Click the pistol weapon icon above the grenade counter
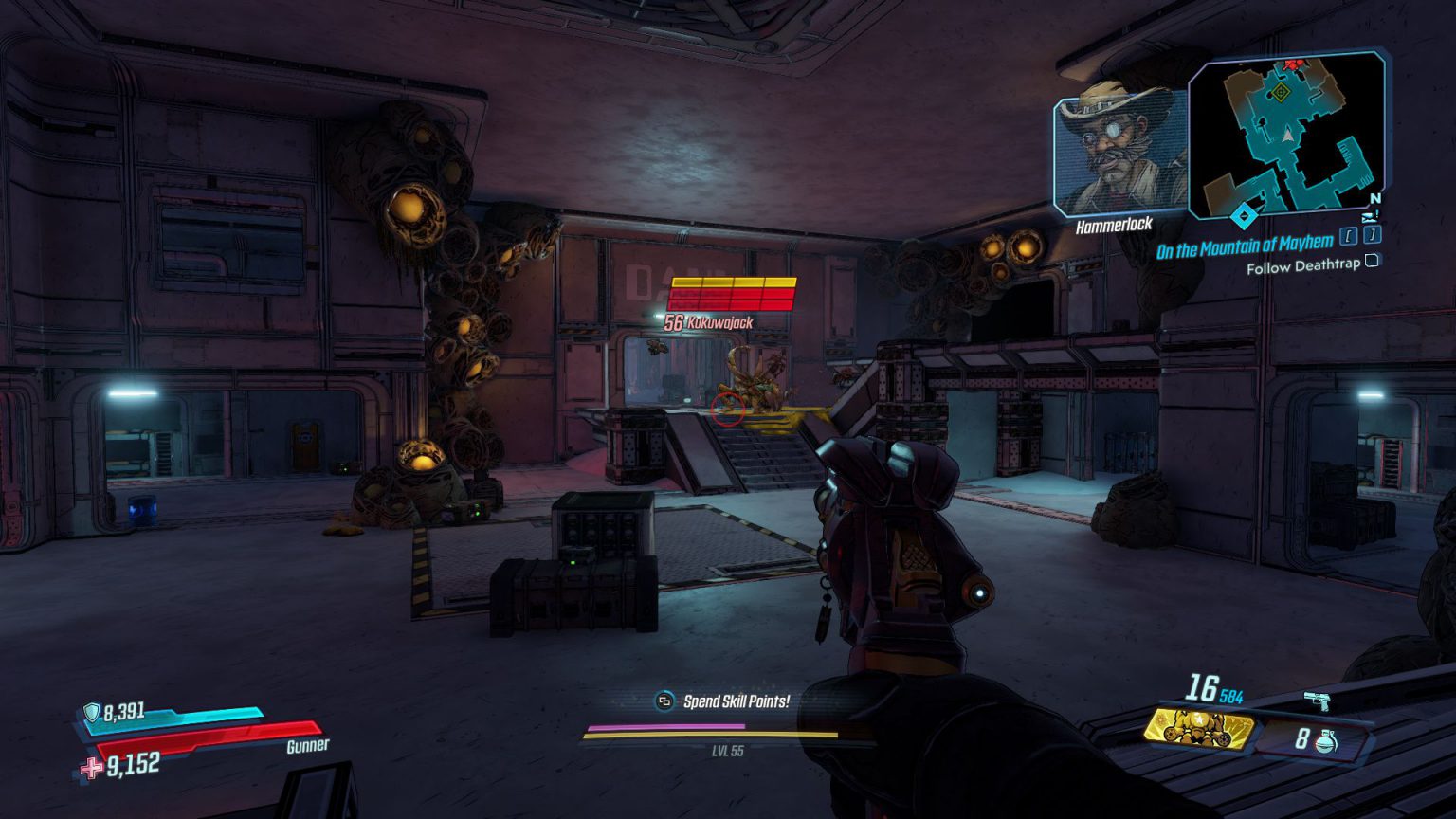This screenshot has width=1456, height=819. click(1318, 701)
